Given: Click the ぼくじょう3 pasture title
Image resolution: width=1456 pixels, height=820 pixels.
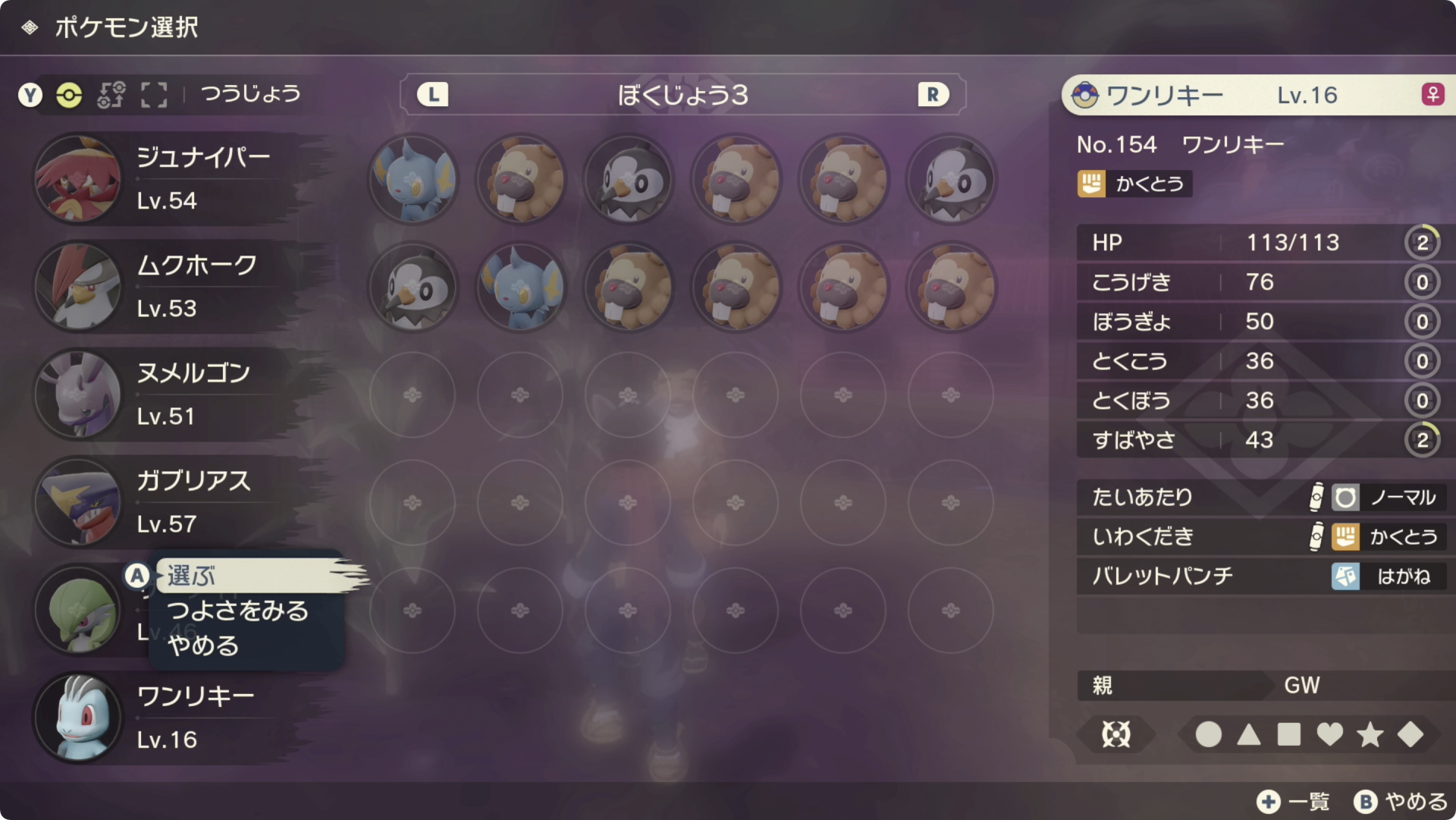Looking at the screenshot, I should (681, 94).
